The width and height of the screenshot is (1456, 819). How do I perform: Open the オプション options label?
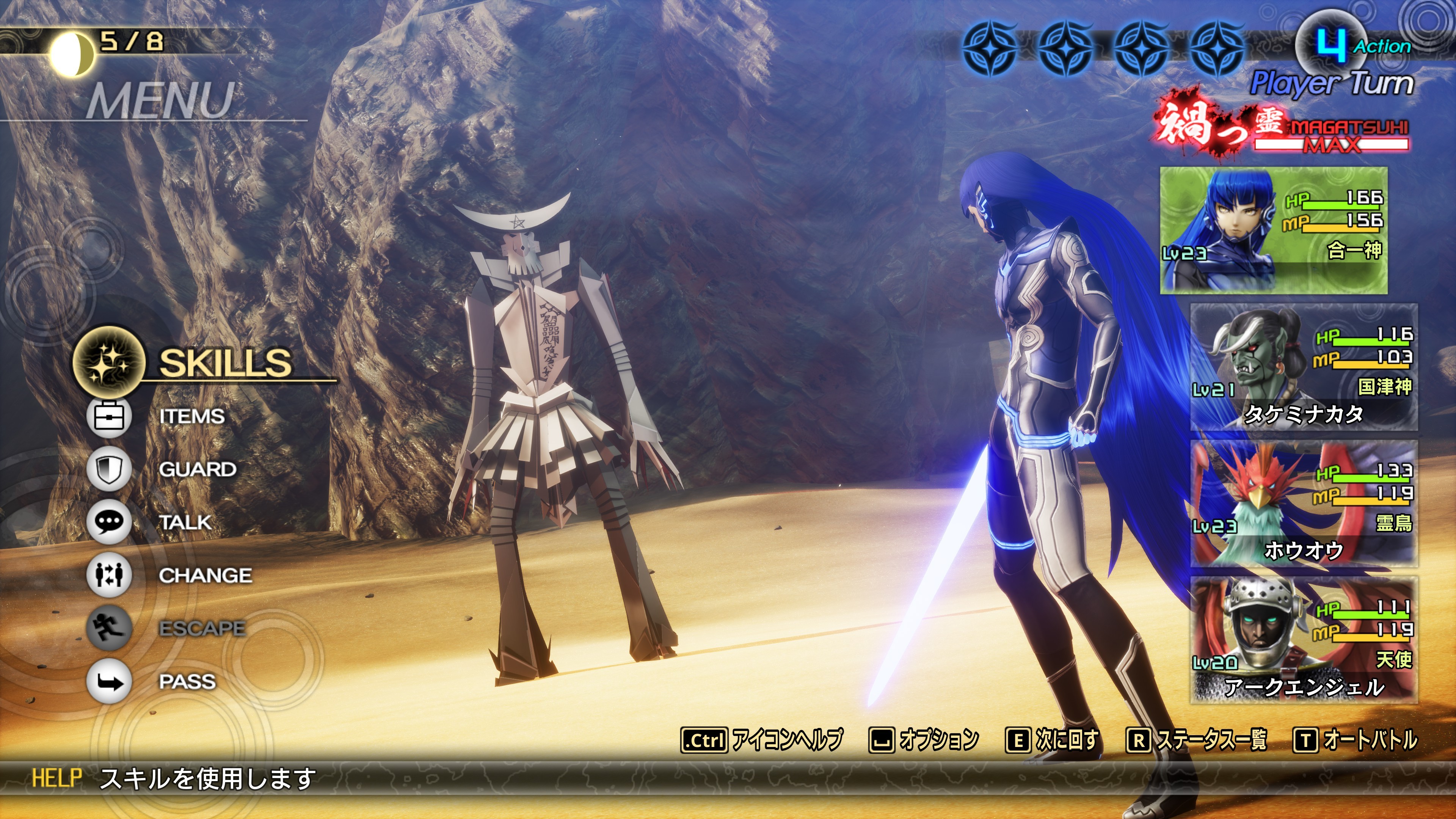(x=938, y=740)
